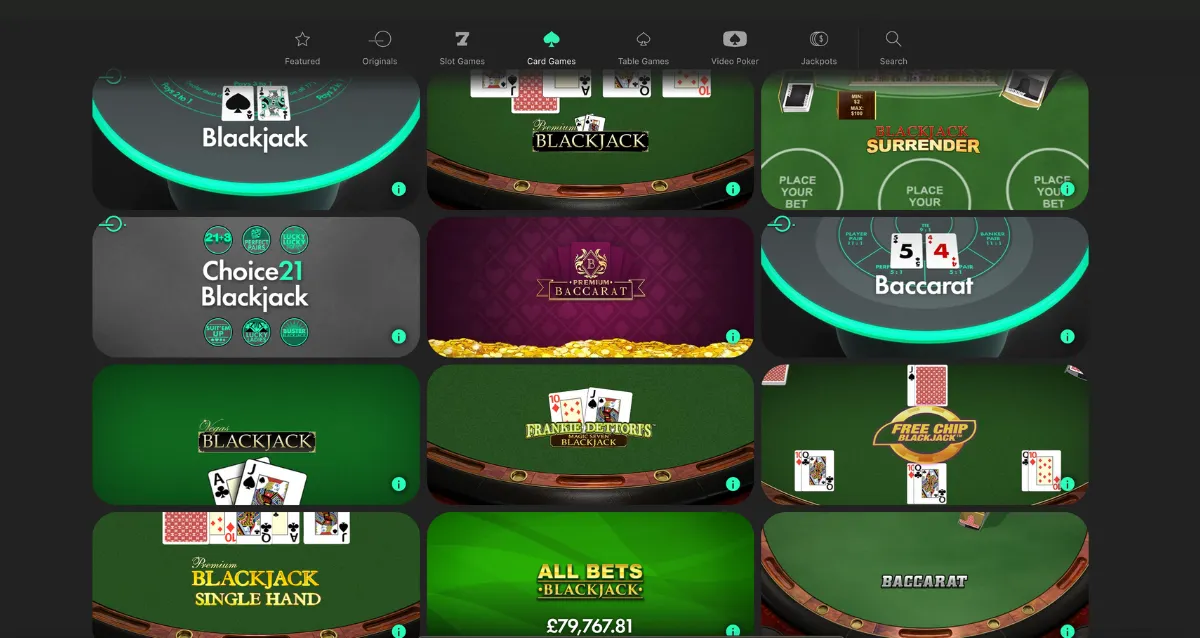Switch to the Originals category
Image resolution: width=1200 pixels, height=638 pixels.
380,47
